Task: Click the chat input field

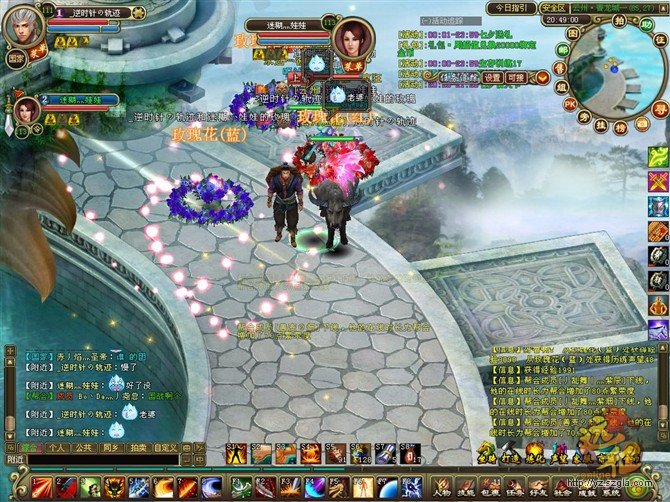Action: click(100, 460)
